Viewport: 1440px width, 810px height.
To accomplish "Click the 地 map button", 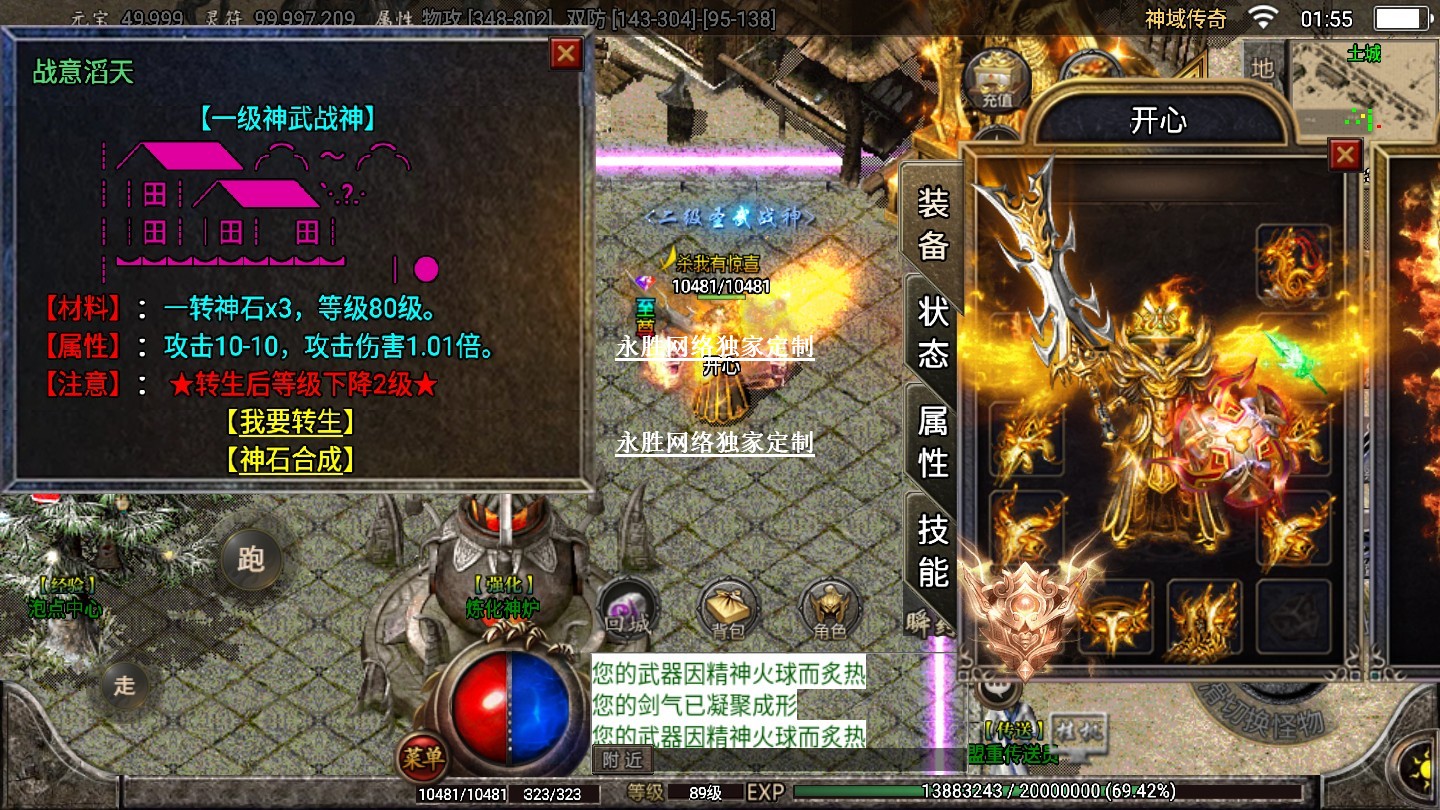I will pos(1263,68).
